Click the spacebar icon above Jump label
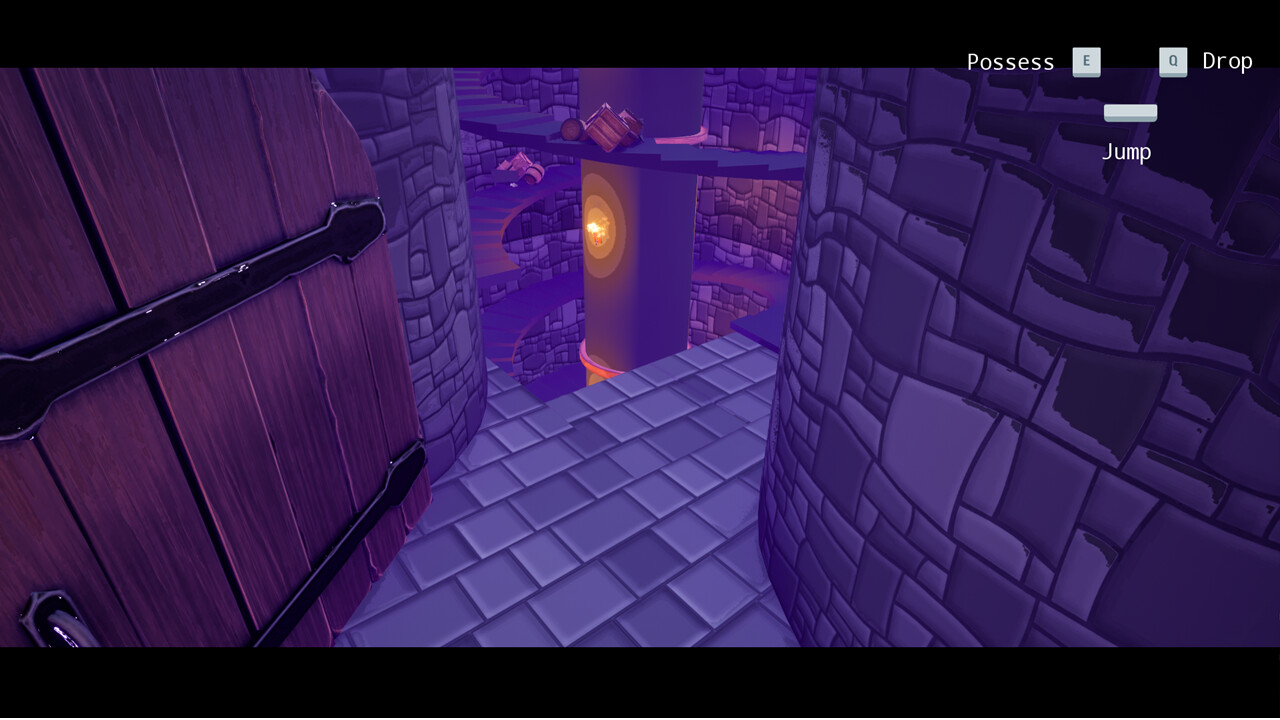 (x=1130, y=112)
